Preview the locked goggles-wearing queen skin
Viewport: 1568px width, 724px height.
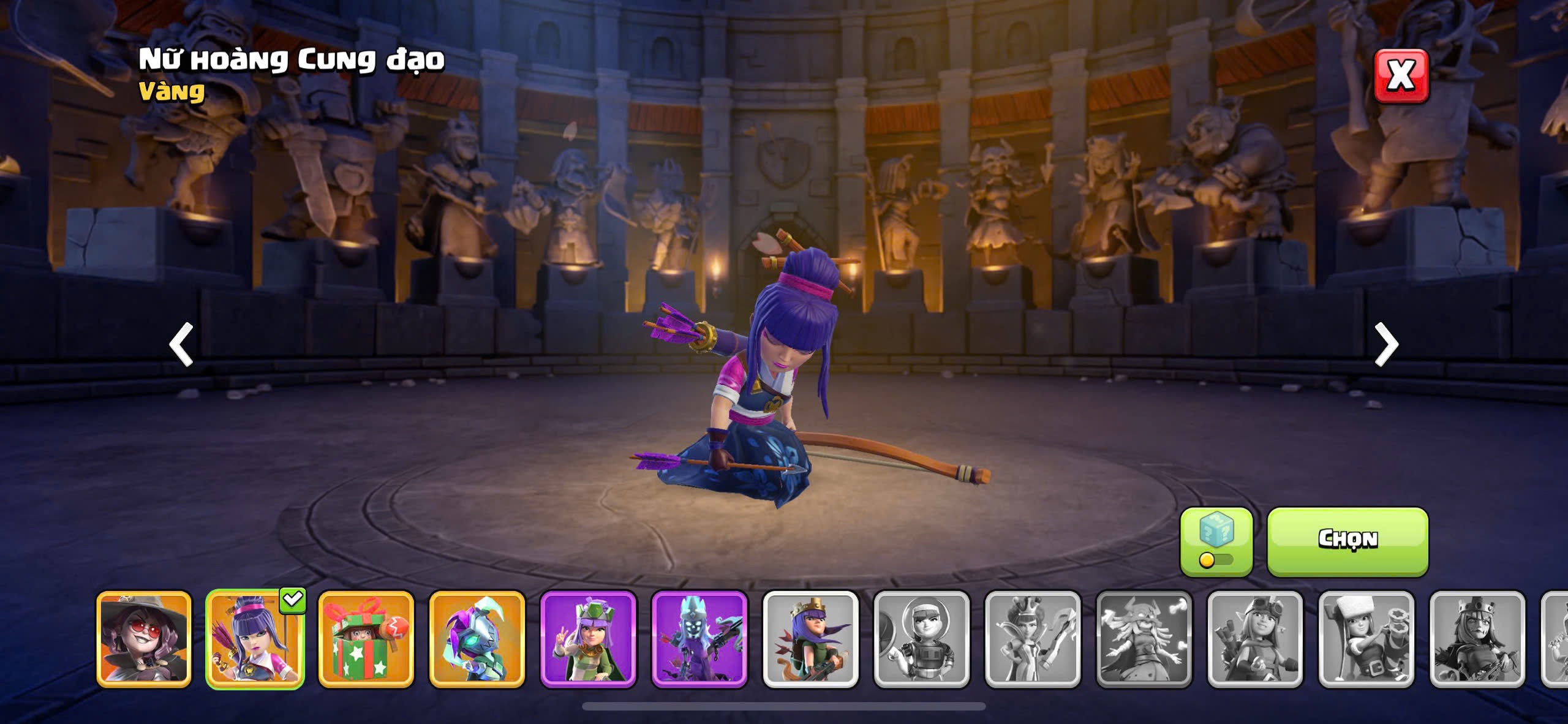click(x=1255, y=638)
